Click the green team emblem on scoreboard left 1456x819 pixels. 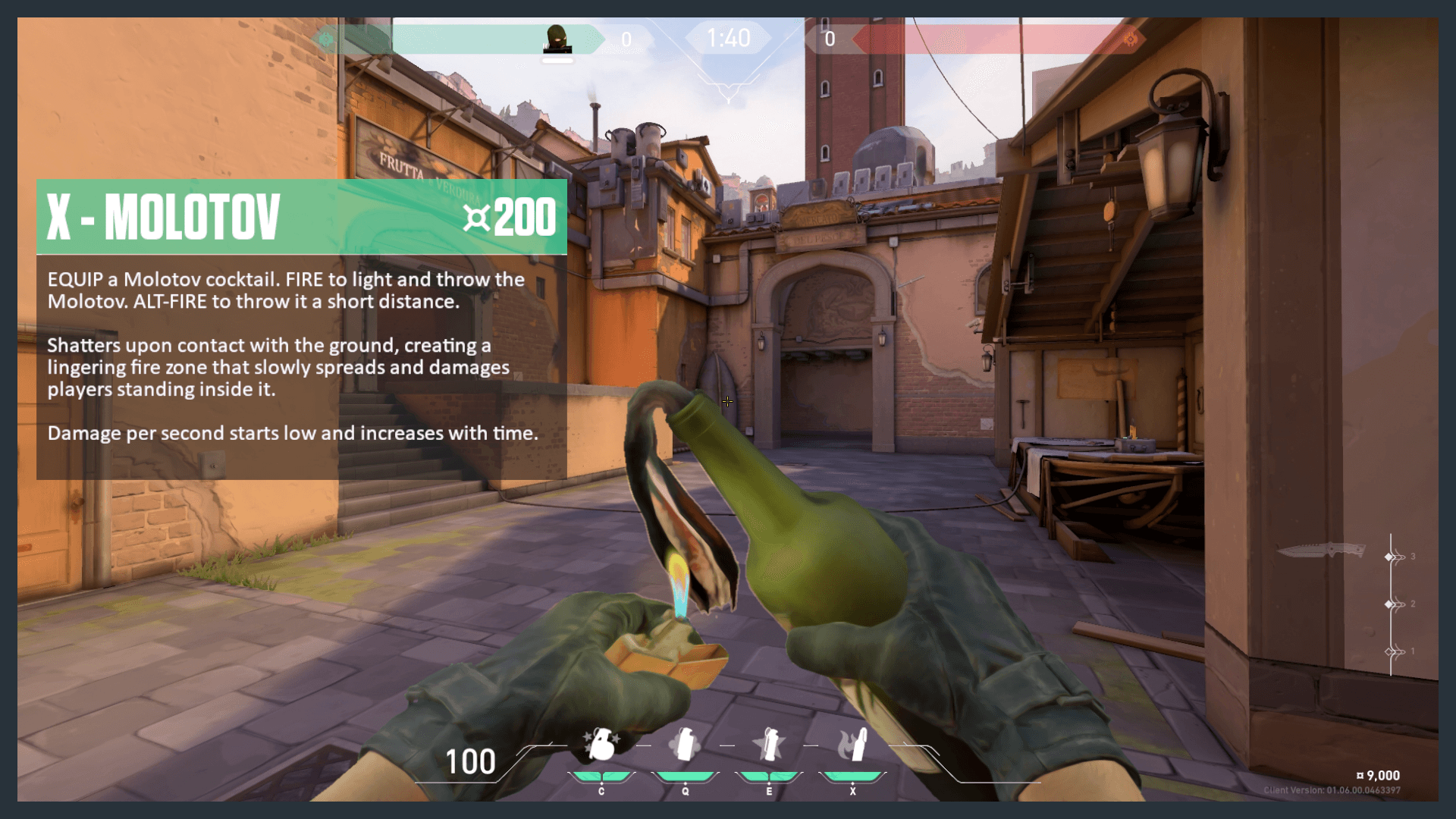pos(325,38)
